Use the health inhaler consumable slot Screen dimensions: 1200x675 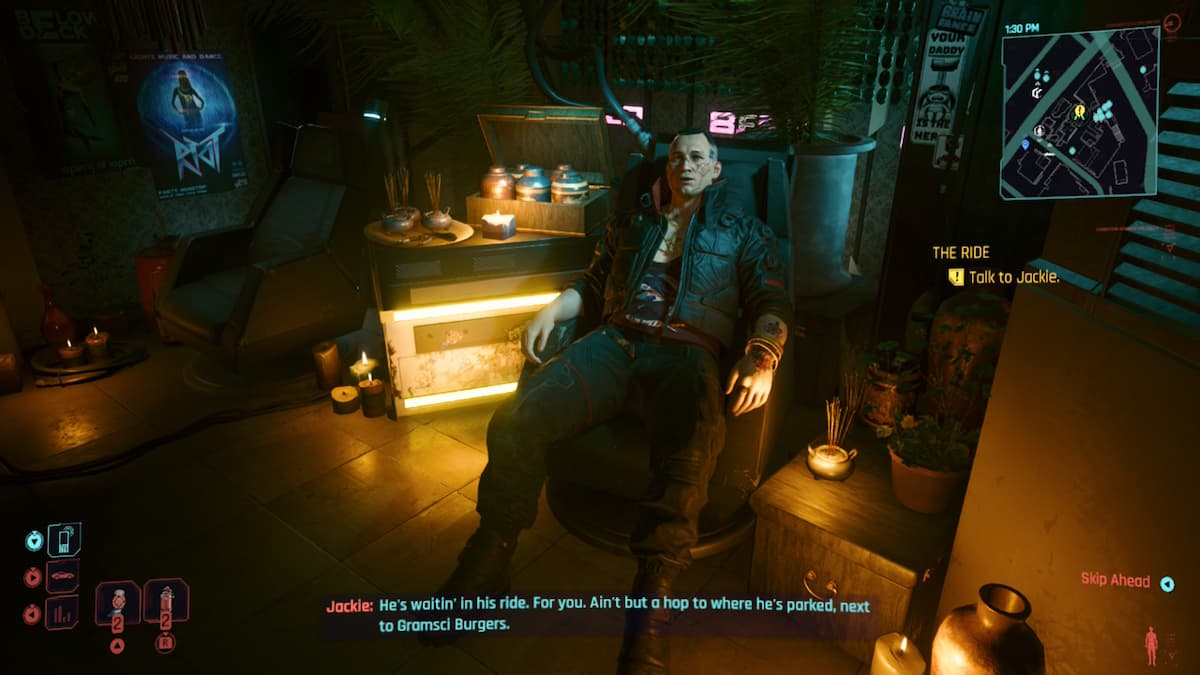pos(118,602)
